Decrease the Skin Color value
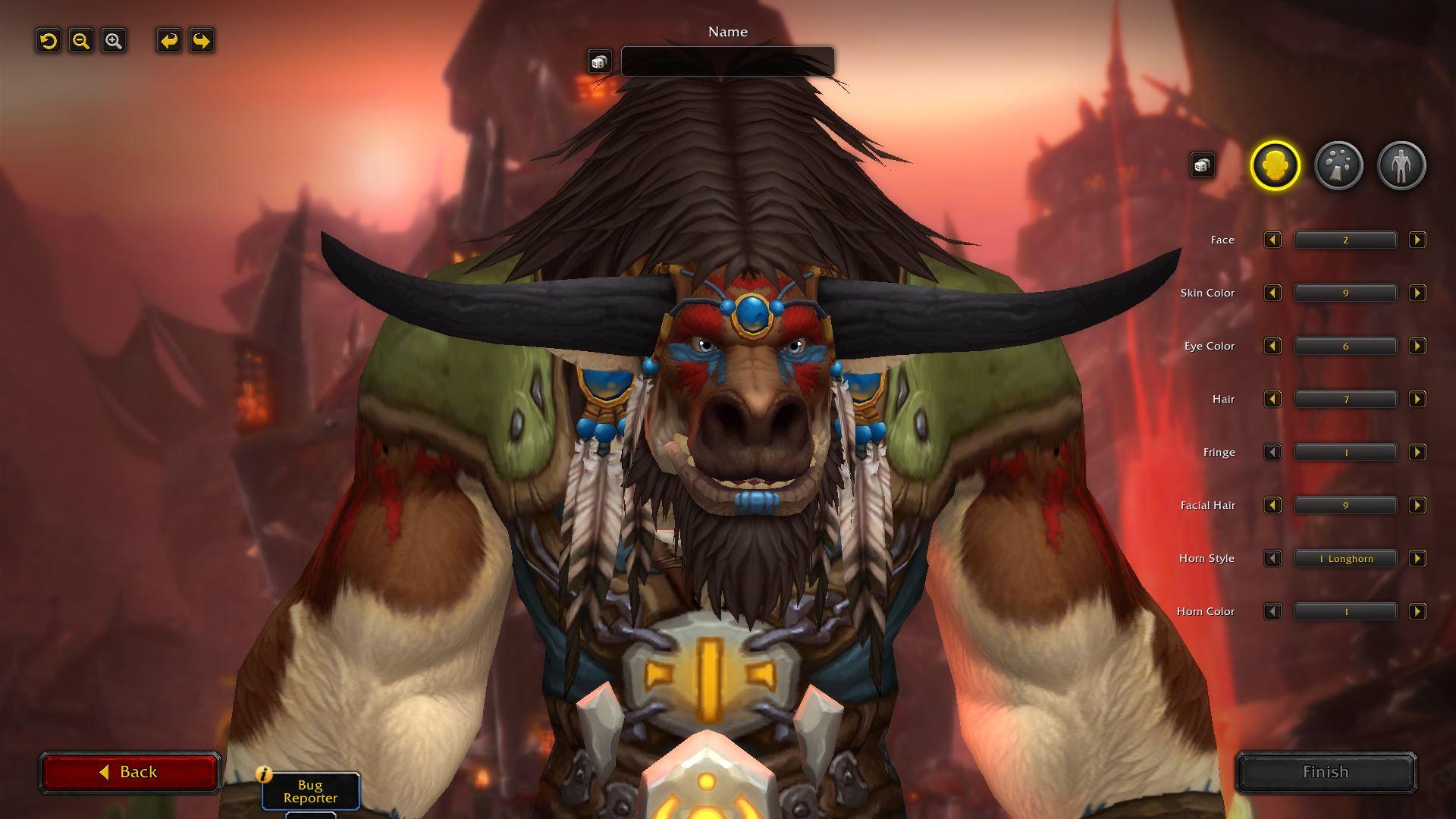The height and width of the screenshot is (819, 1456). [1273, 293]
